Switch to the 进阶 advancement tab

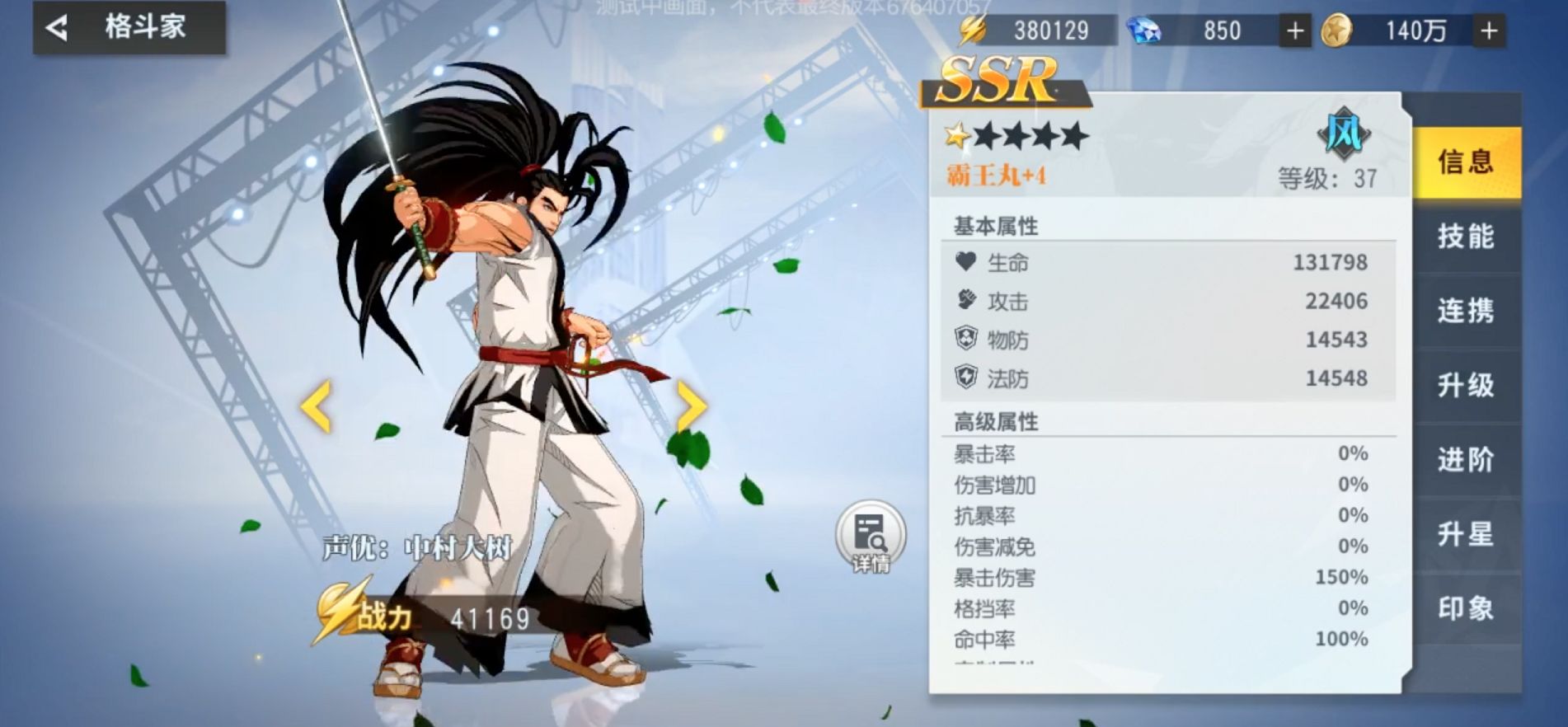tap(1466, 460)
